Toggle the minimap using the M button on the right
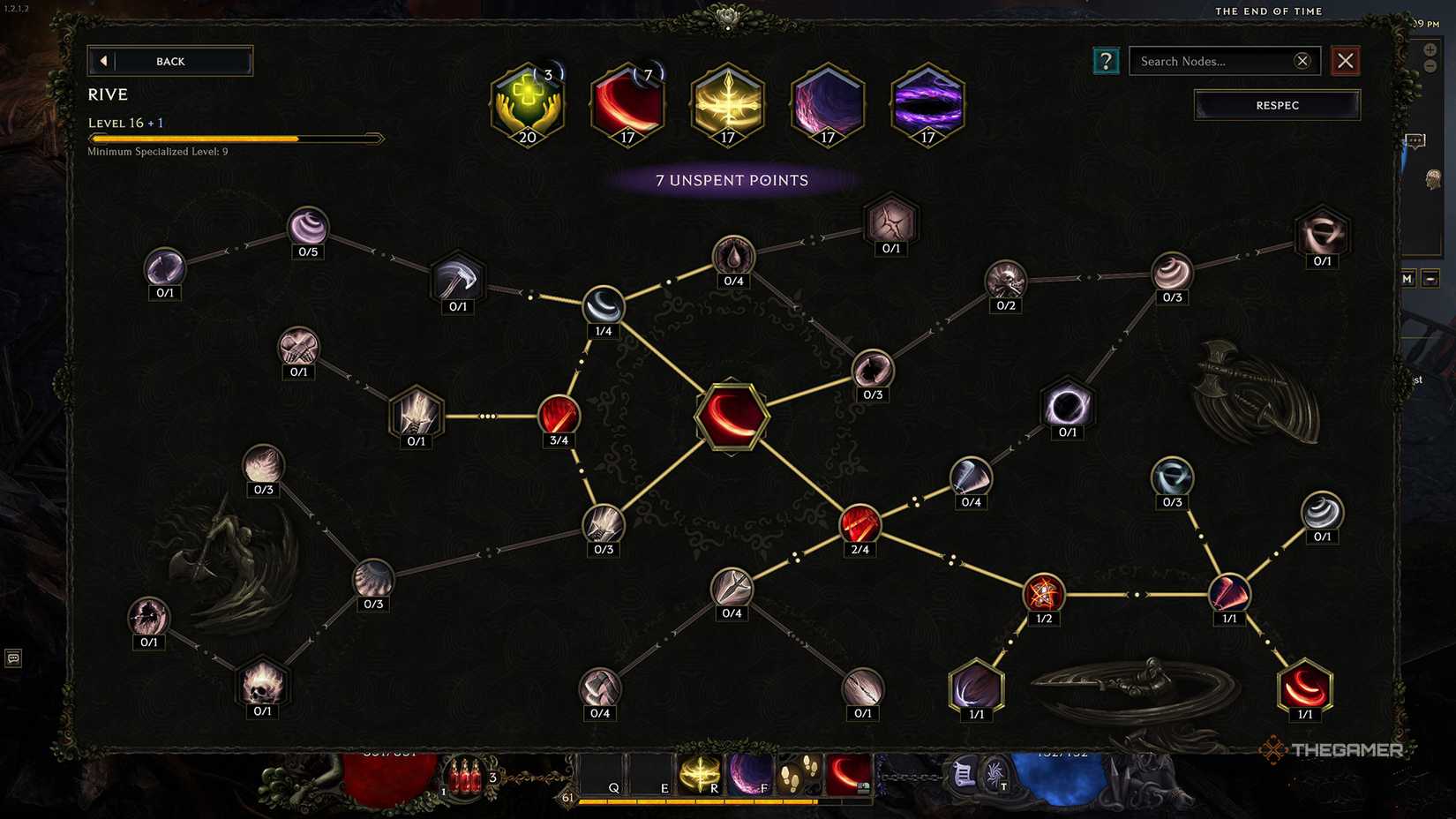Viewport: 1456px width, 819px height. pyautogui.click(x=1407, y=278)
